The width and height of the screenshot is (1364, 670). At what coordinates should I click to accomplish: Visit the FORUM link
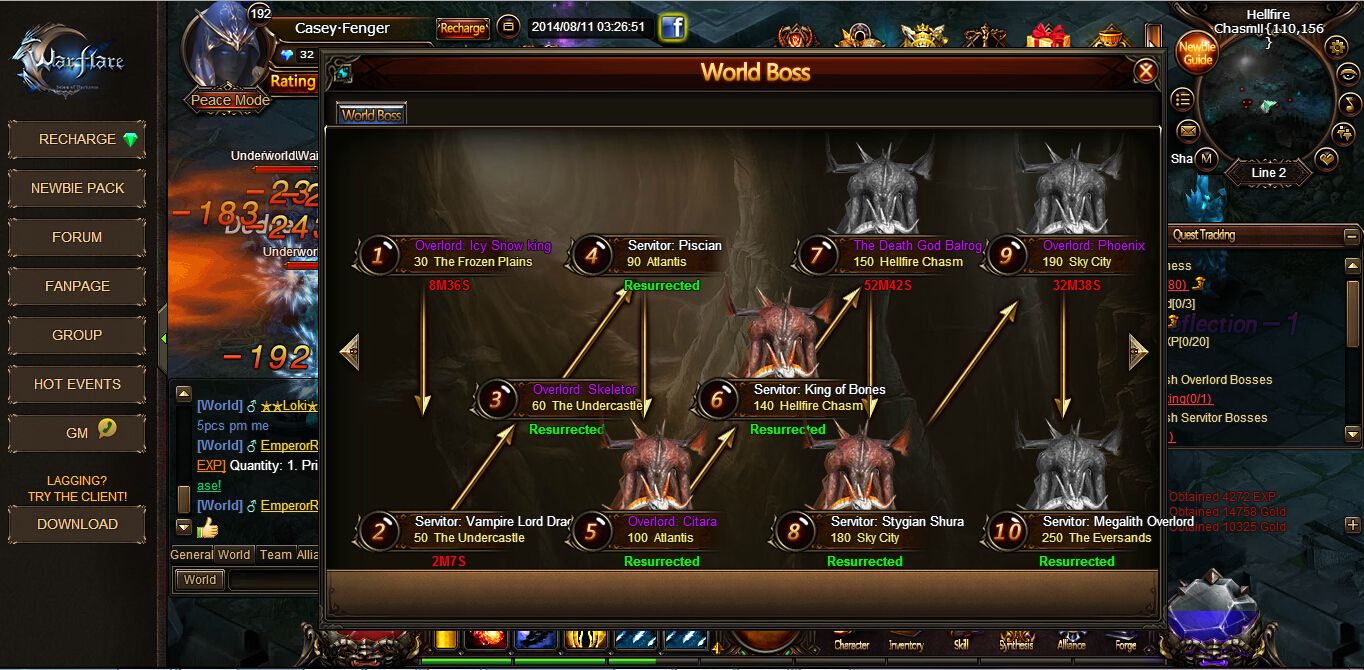77,237
